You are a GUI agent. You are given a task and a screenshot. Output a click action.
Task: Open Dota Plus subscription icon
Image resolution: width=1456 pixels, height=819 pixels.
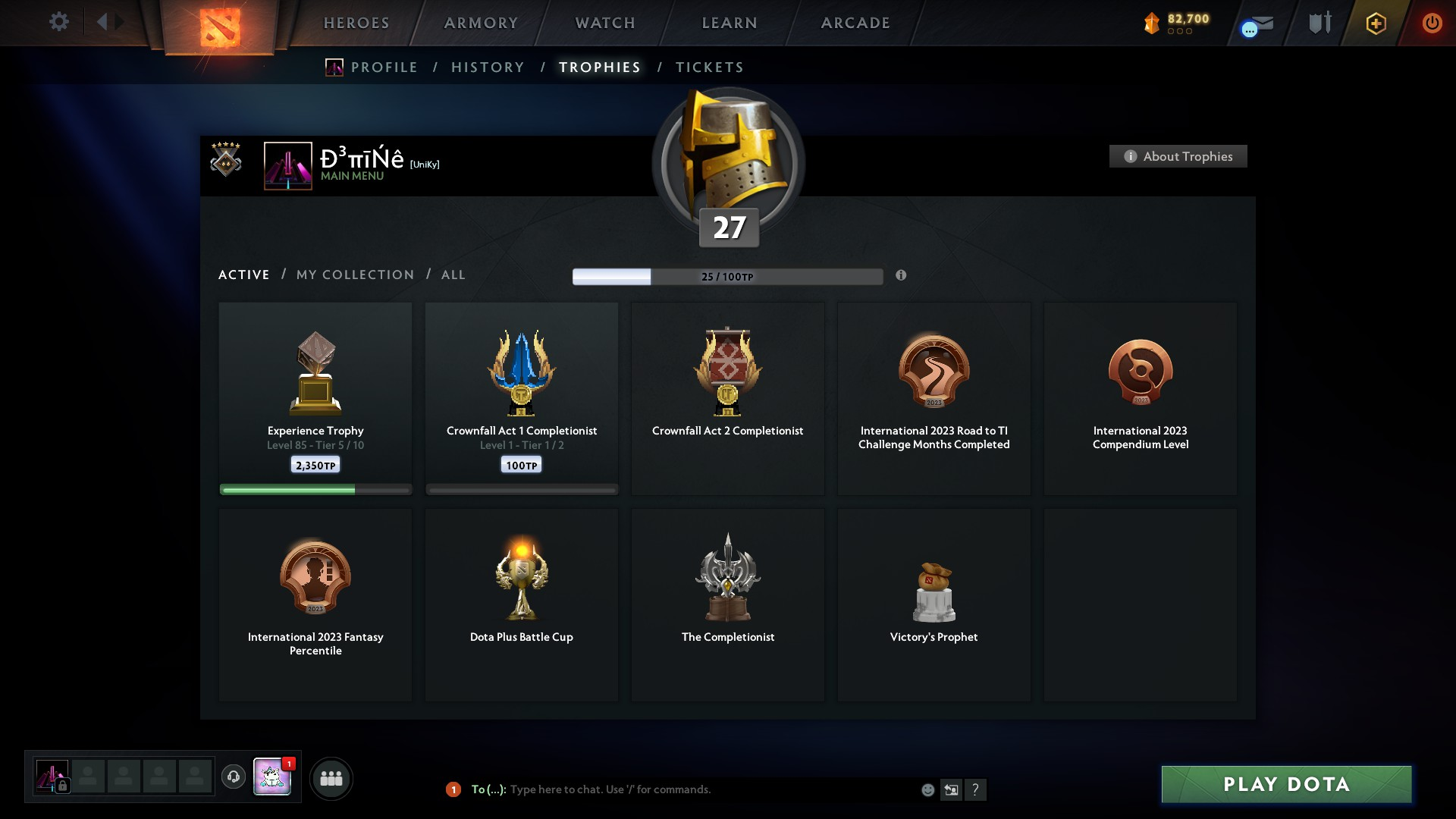(1376, 23)
